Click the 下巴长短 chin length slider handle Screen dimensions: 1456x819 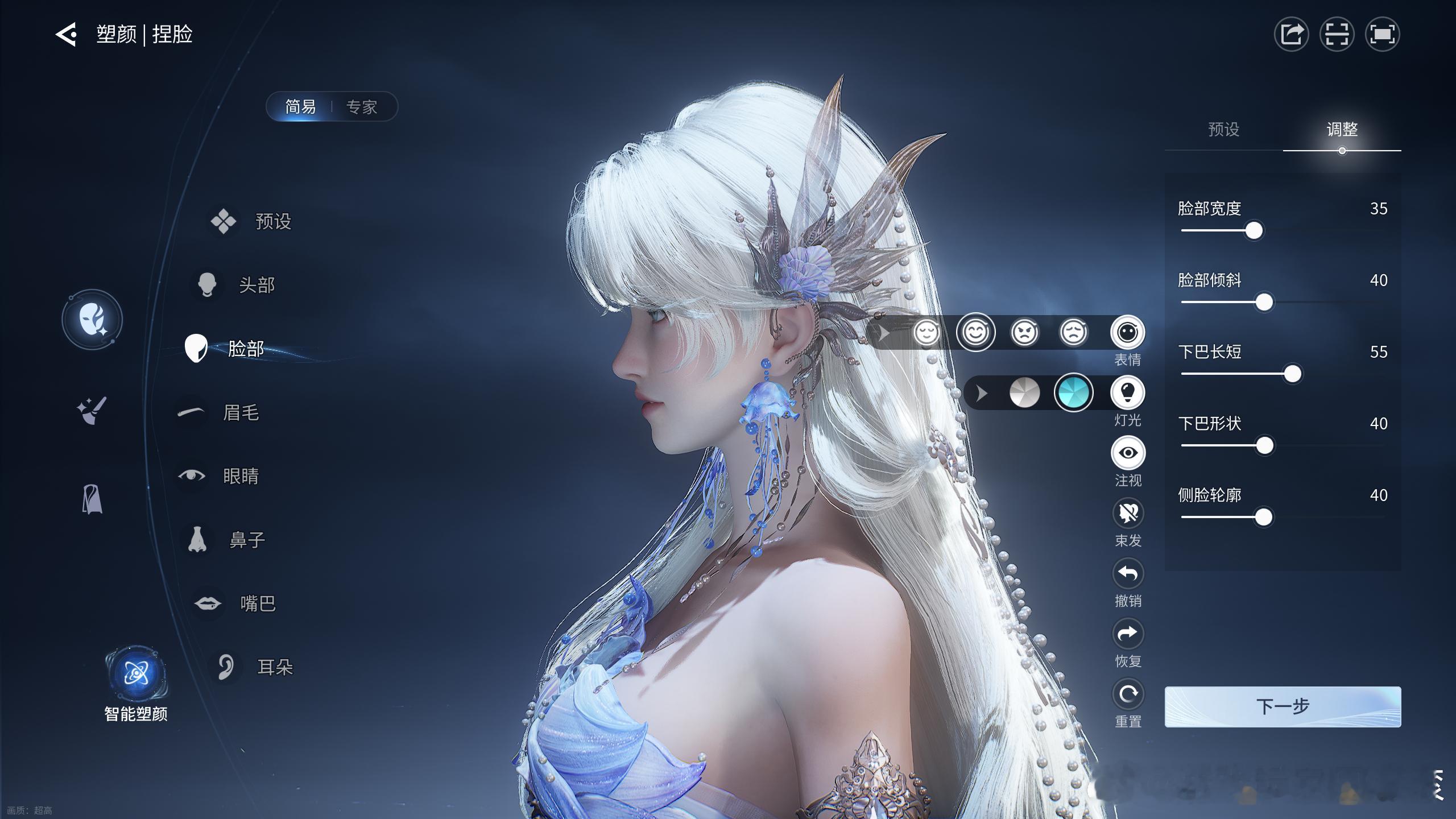click(x=1292, y=374)
